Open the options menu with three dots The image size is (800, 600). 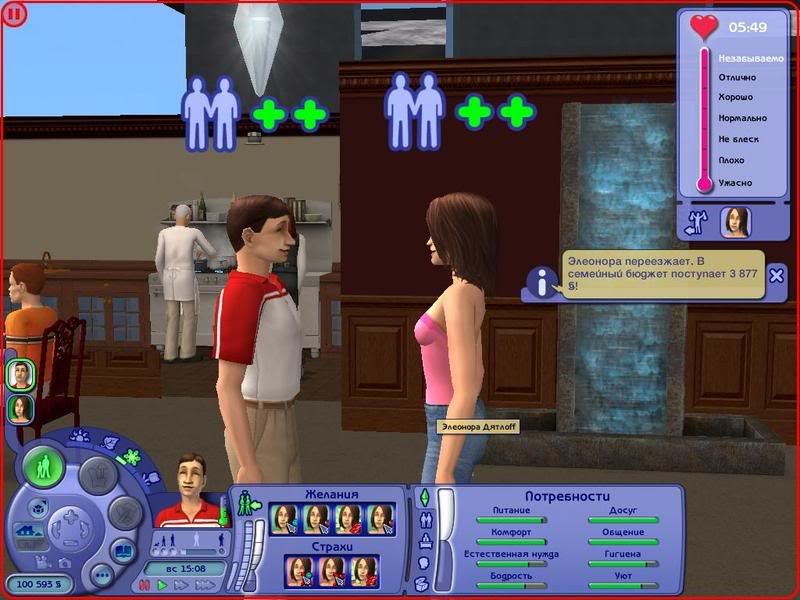(x=101, y=576)
